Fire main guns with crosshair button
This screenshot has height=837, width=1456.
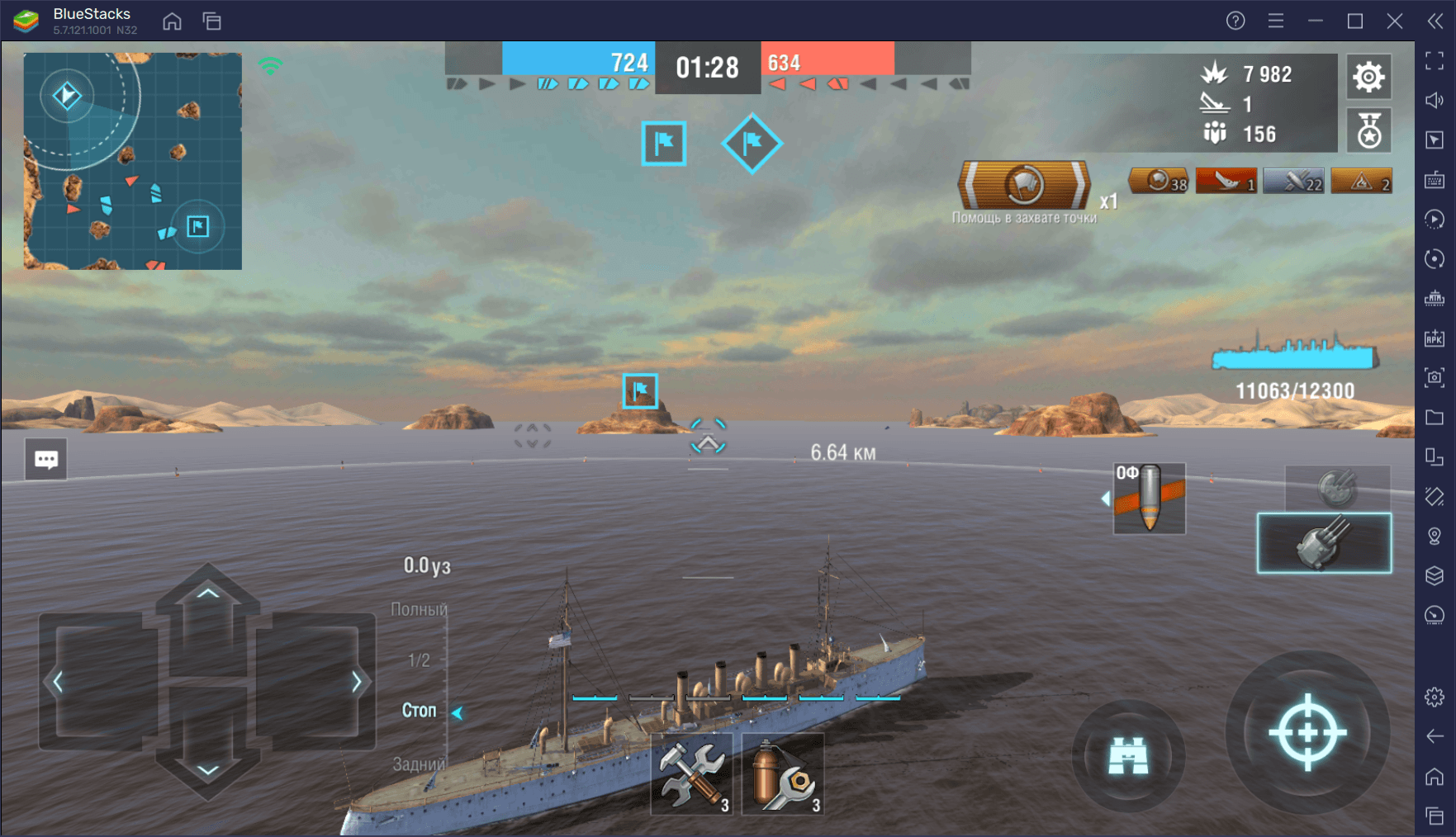1307,732
